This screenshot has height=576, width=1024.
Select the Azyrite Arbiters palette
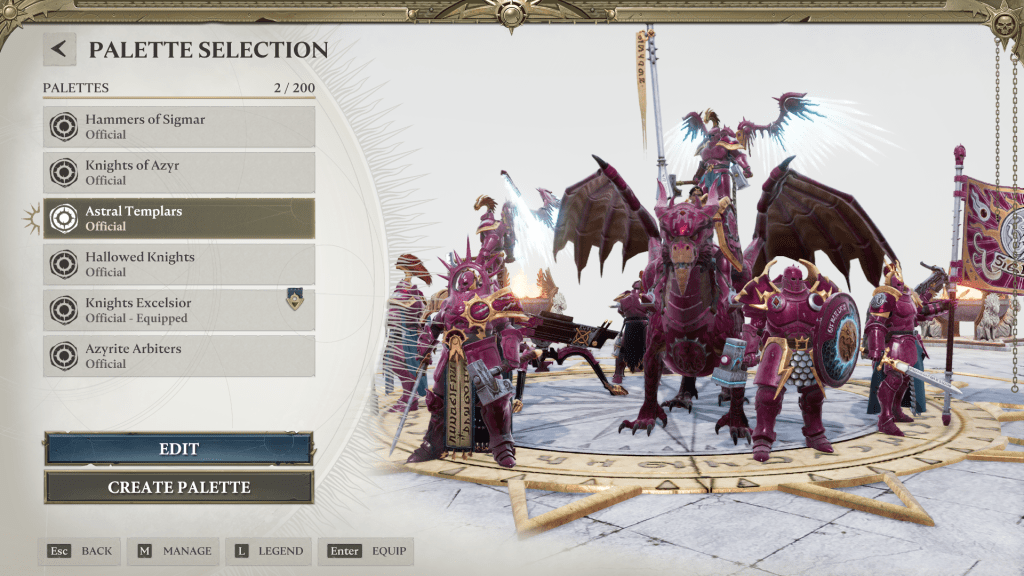(179, 357)
